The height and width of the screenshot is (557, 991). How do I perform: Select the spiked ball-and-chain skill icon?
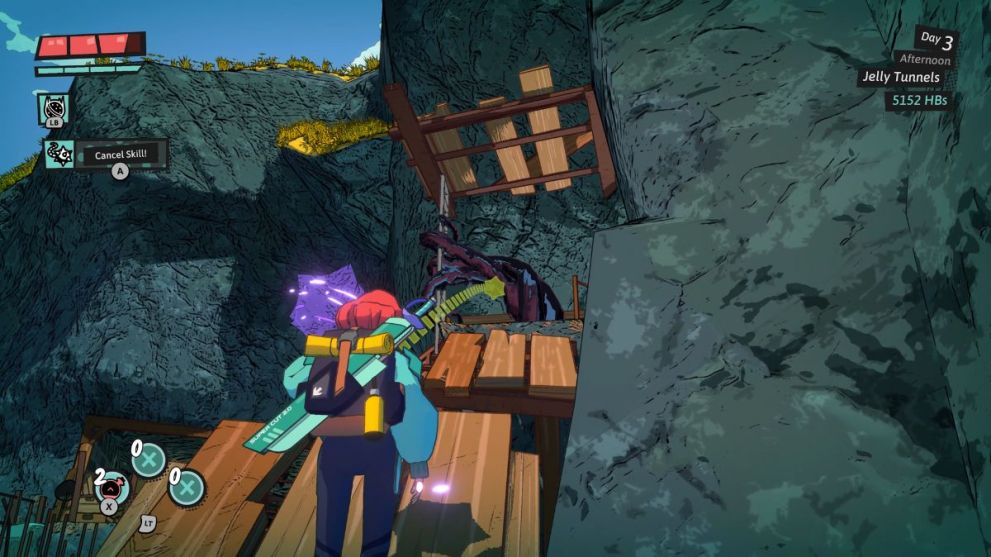[57, 154]
